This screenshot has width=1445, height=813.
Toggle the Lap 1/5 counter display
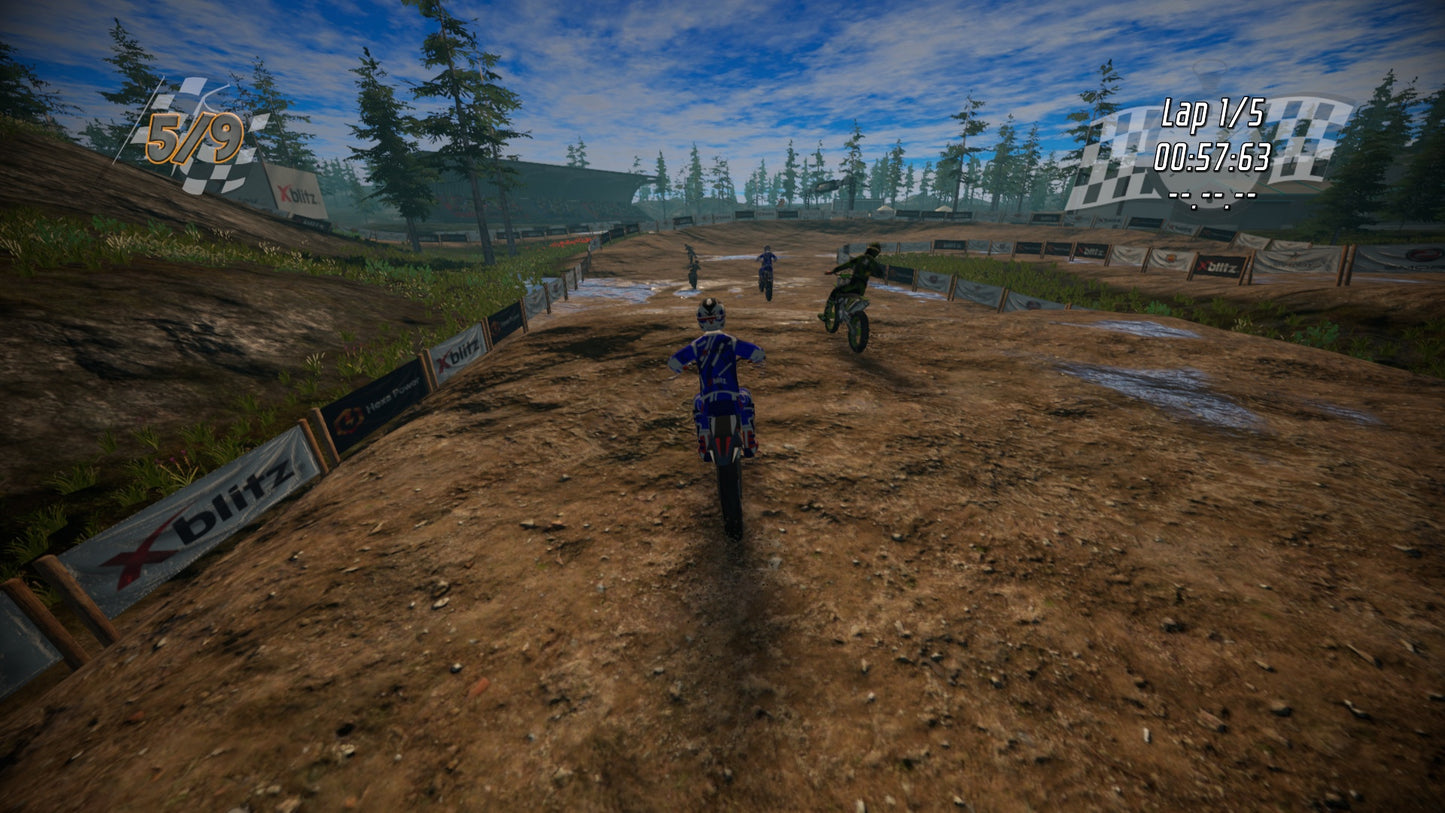[1212, 115]
